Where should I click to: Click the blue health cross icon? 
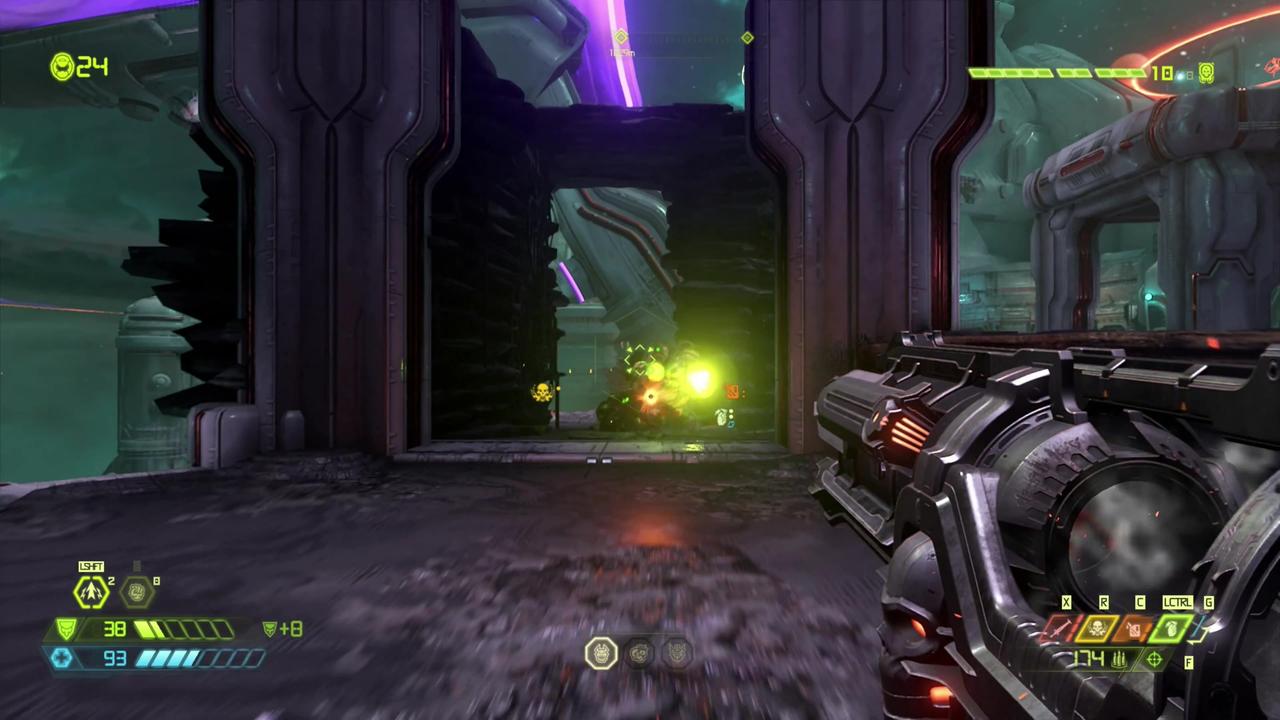pyautogui.click(x=62, y=657)
